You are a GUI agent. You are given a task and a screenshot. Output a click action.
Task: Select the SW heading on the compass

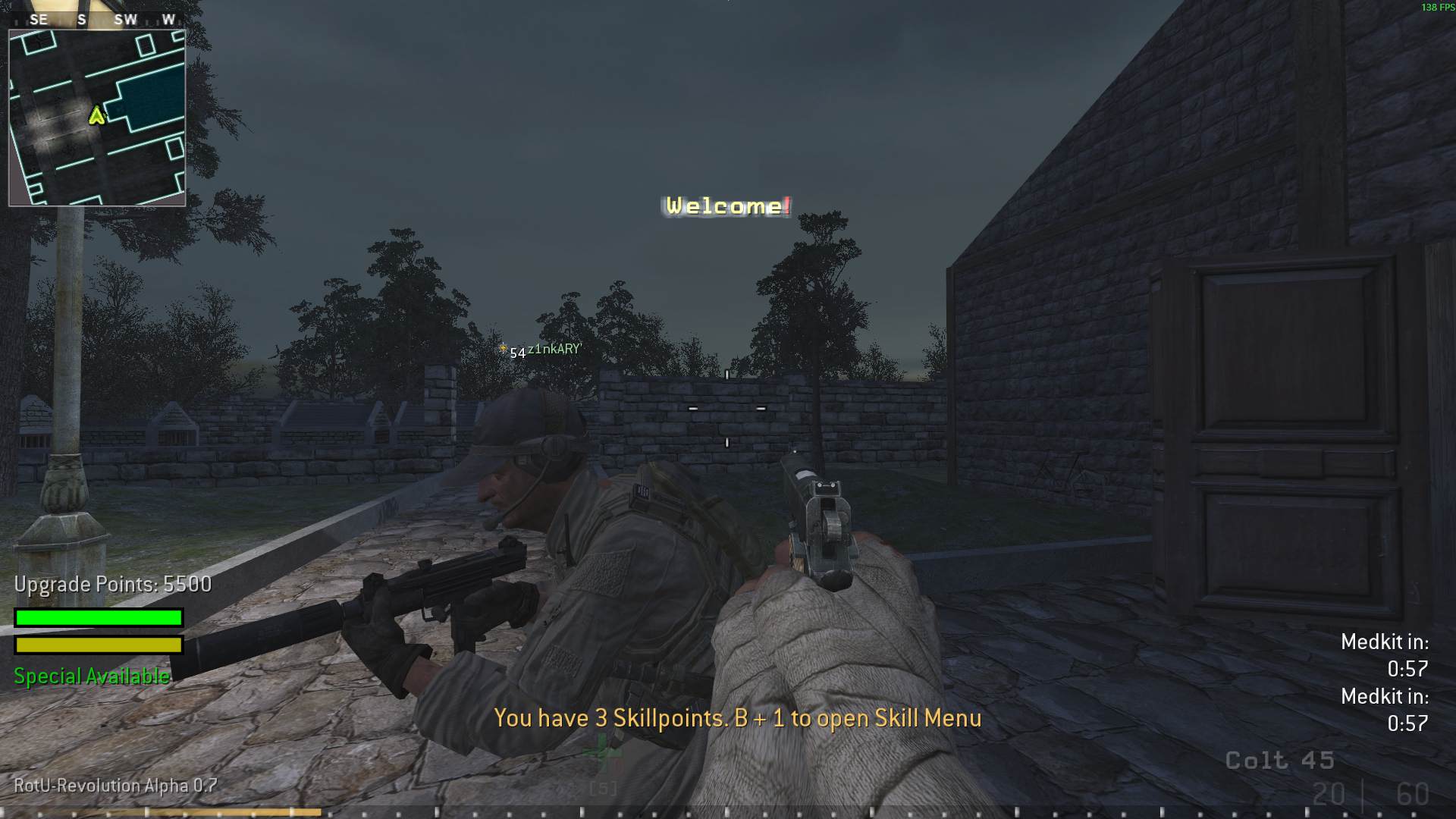tap(126, 20)
